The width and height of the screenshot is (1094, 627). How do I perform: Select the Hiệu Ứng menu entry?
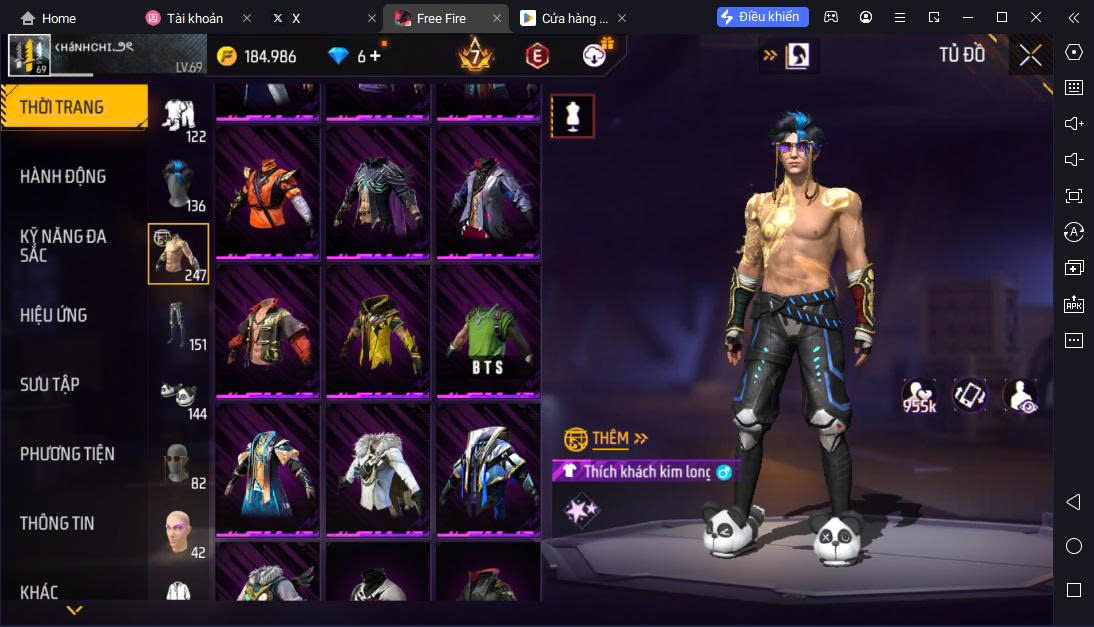pos(54,316)
